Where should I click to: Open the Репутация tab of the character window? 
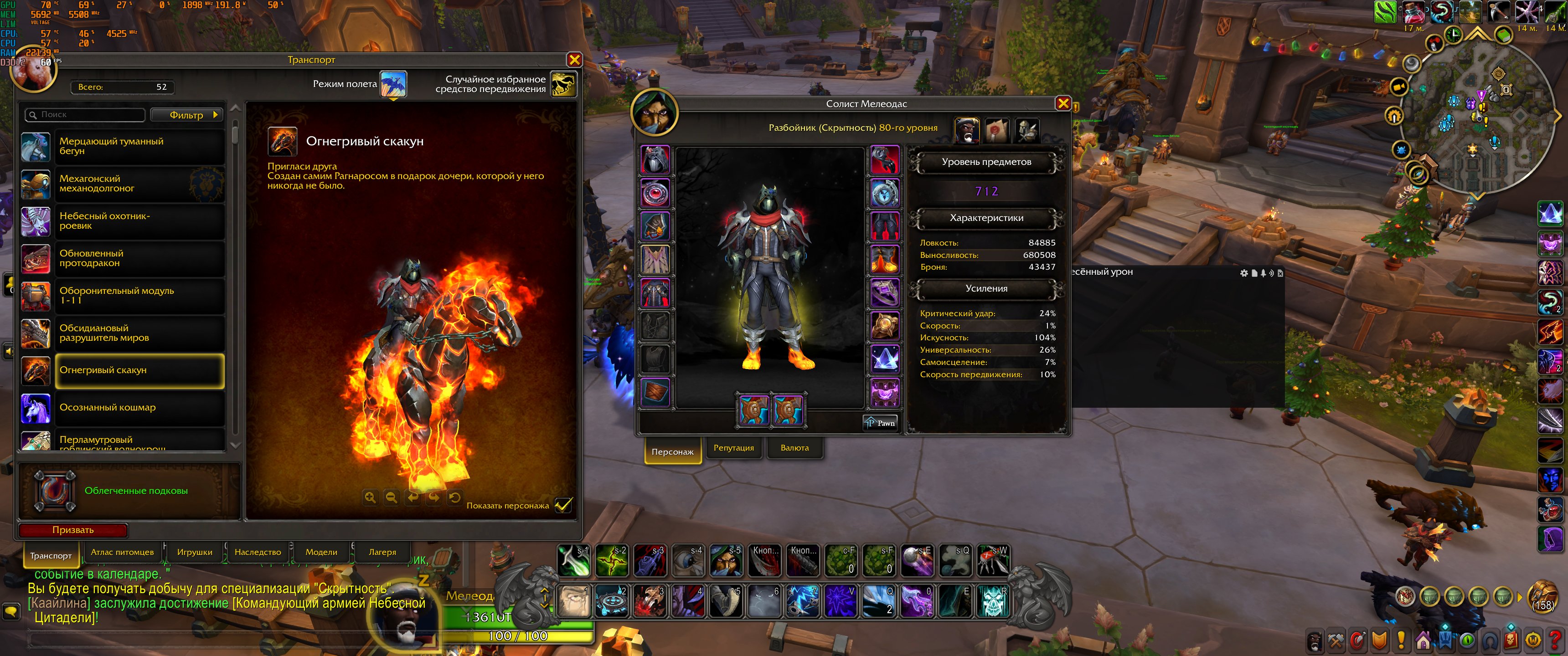tap(733, 448)
